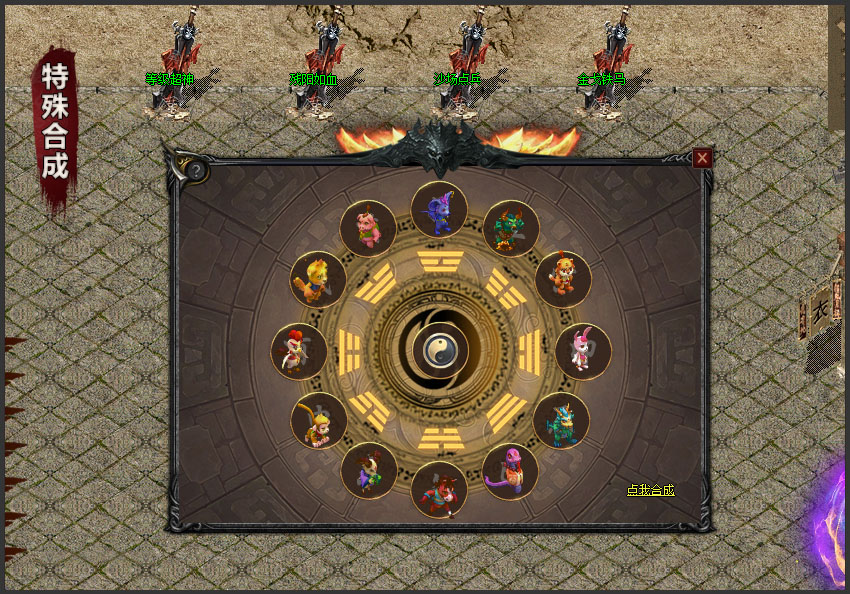This screenshot has height=594, width=850.
Task: Choose the monkey zodiac slot
Action: [318, 421]
